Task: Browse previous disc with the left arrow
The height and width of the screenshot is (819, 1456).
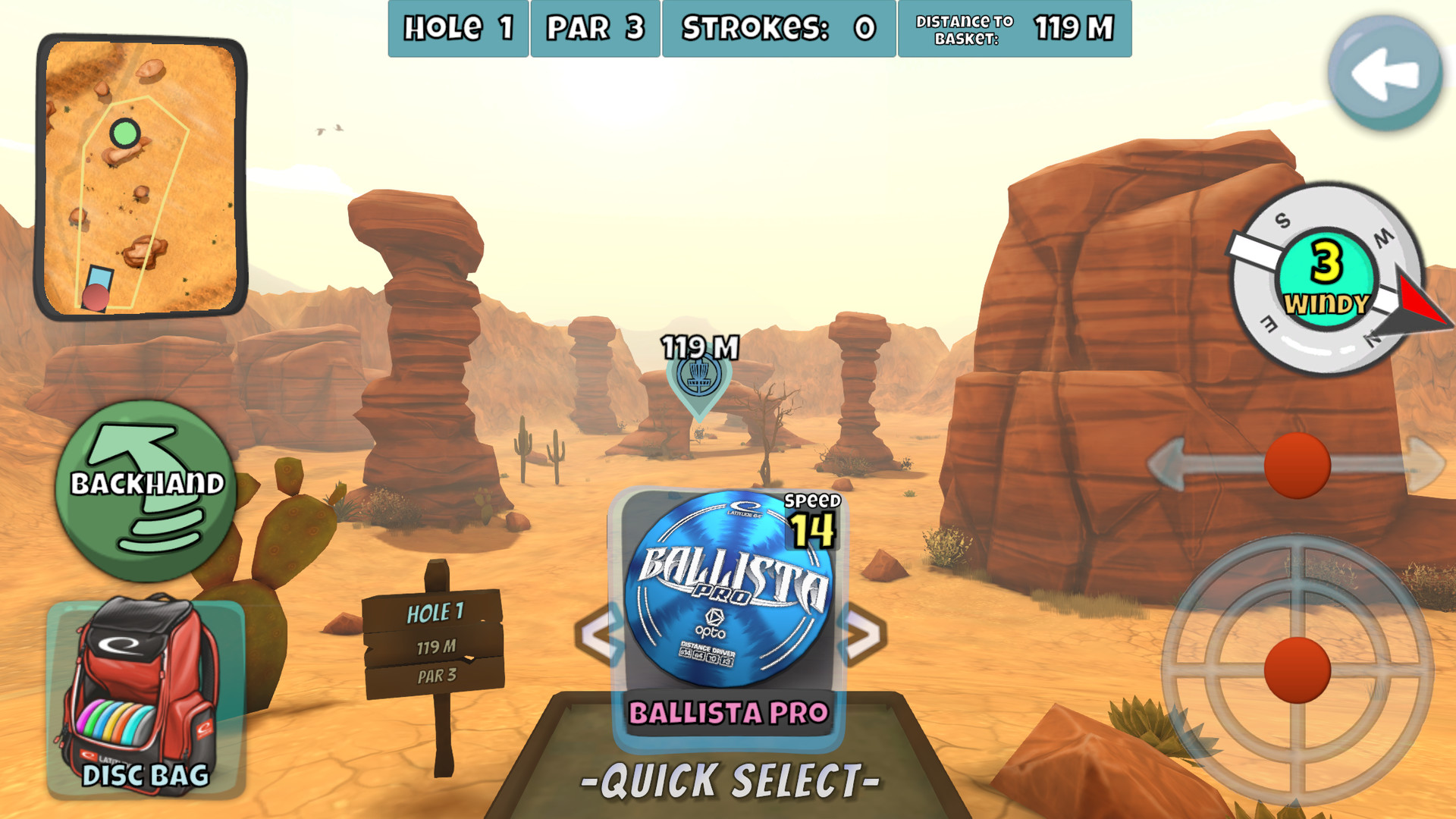Action: pyautogui.click(x=599, y=629)
